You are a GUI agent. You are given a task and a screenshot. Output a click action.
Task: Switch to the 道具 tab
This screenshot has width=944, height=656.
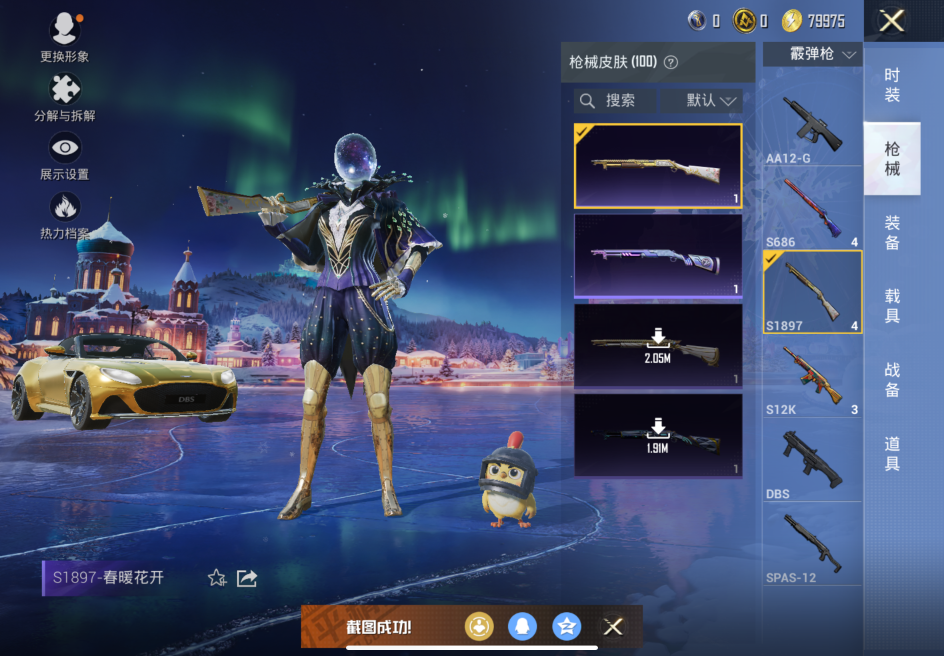tap(892, 454)
